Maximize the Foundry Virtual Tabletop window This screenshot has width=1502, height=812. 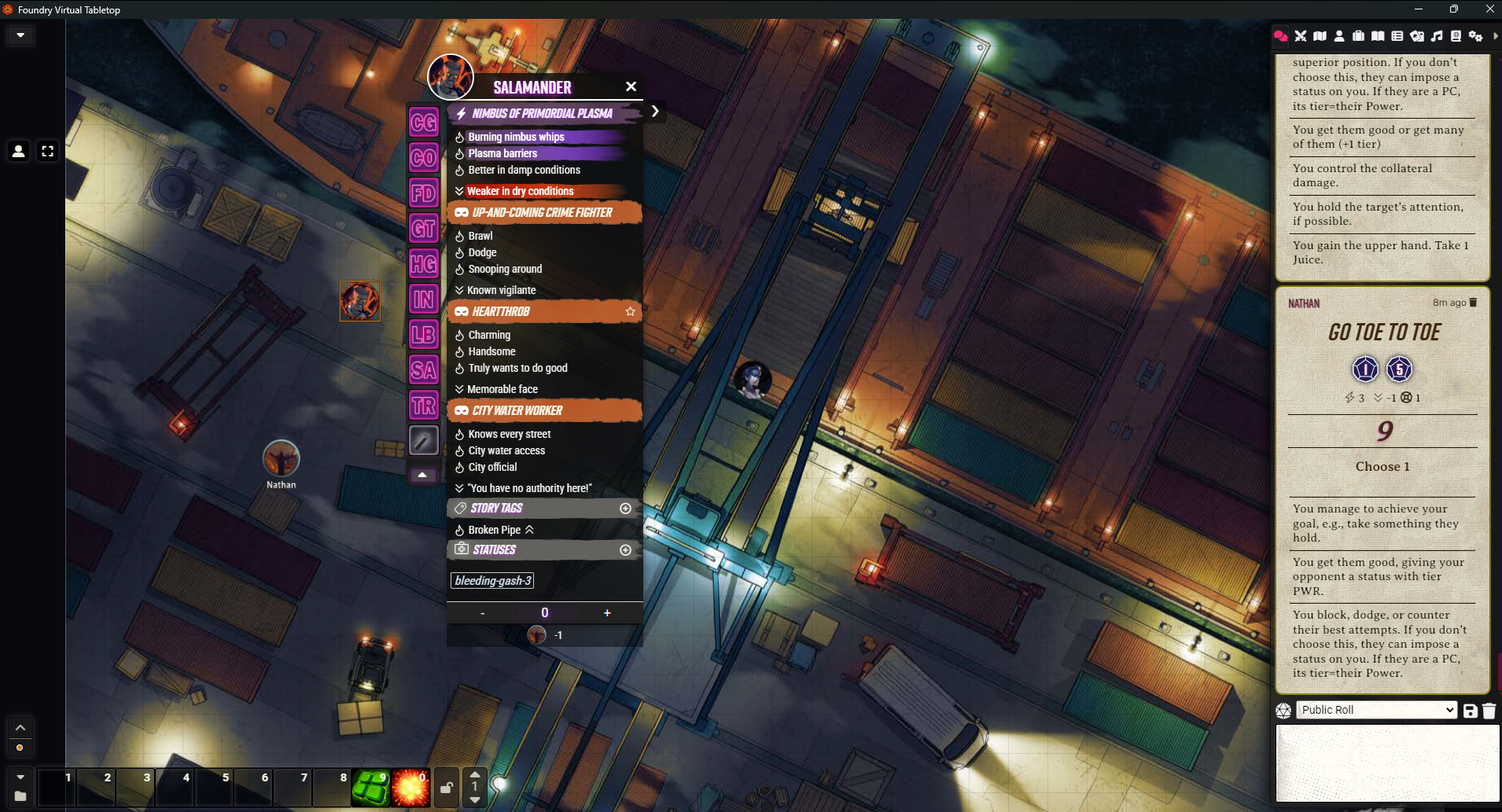click(1454, 9)
